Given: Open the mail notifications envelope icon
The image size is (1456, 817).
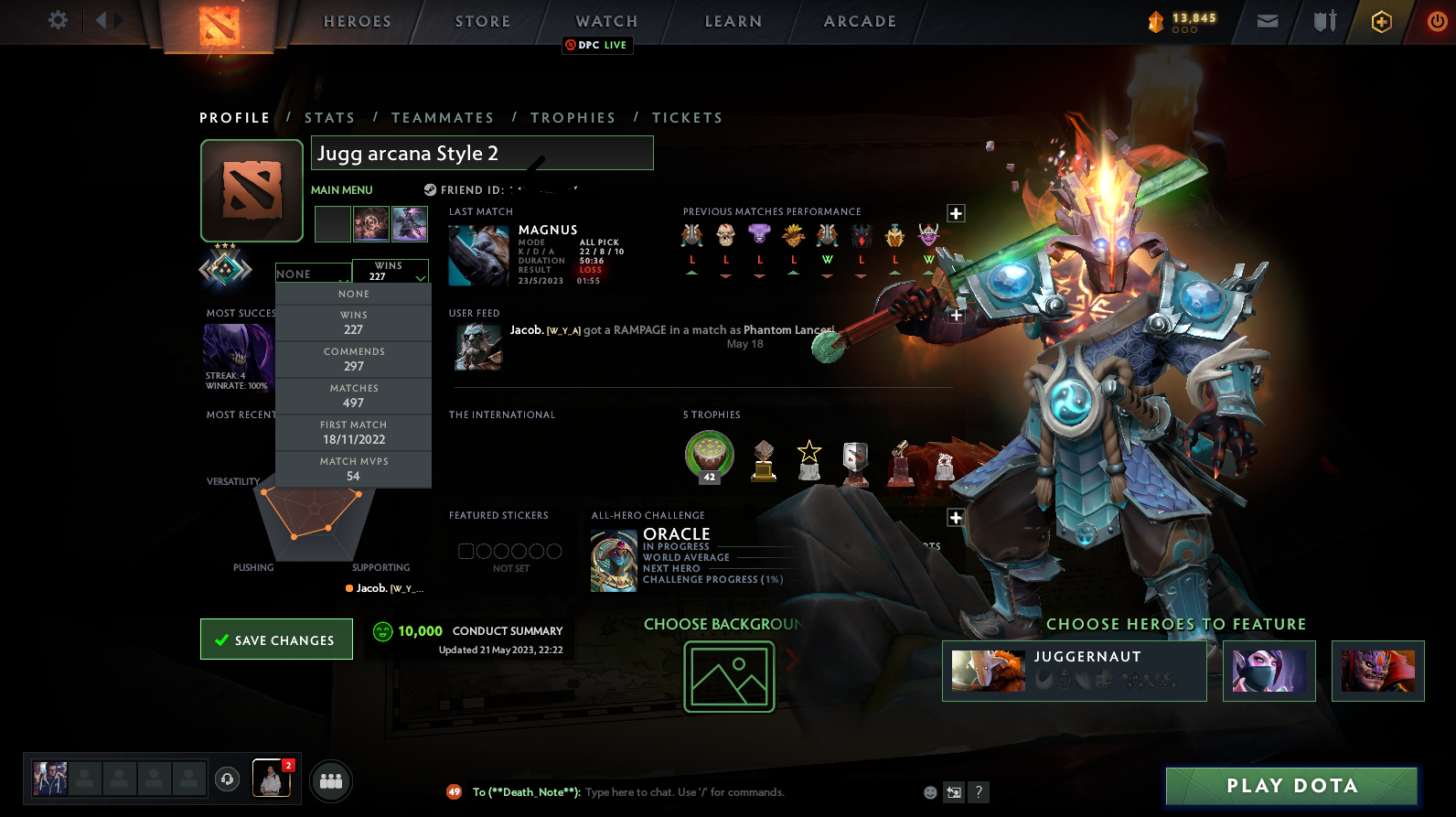Looking at the screenshot, I should pyautogui.click(x=1267, y=21).
